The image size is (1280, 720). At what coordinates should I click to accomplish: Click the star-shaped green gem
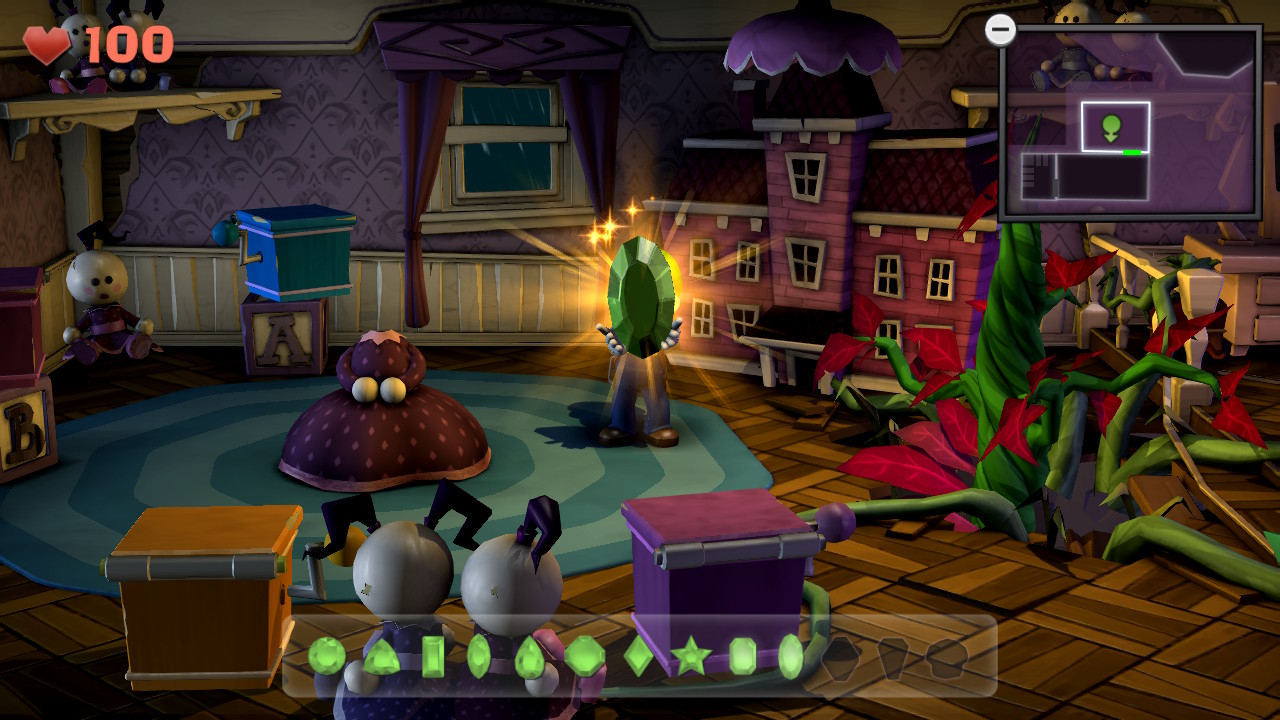(x=690, y=657)
